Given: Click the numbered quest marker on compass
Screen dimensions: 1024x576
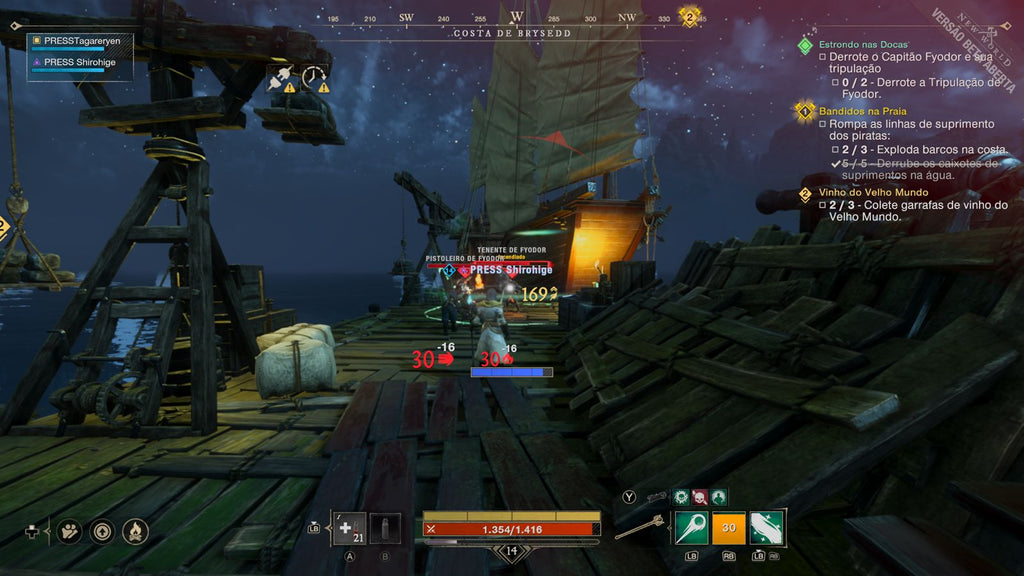Looking at the screenshot, I should (689, 16).
